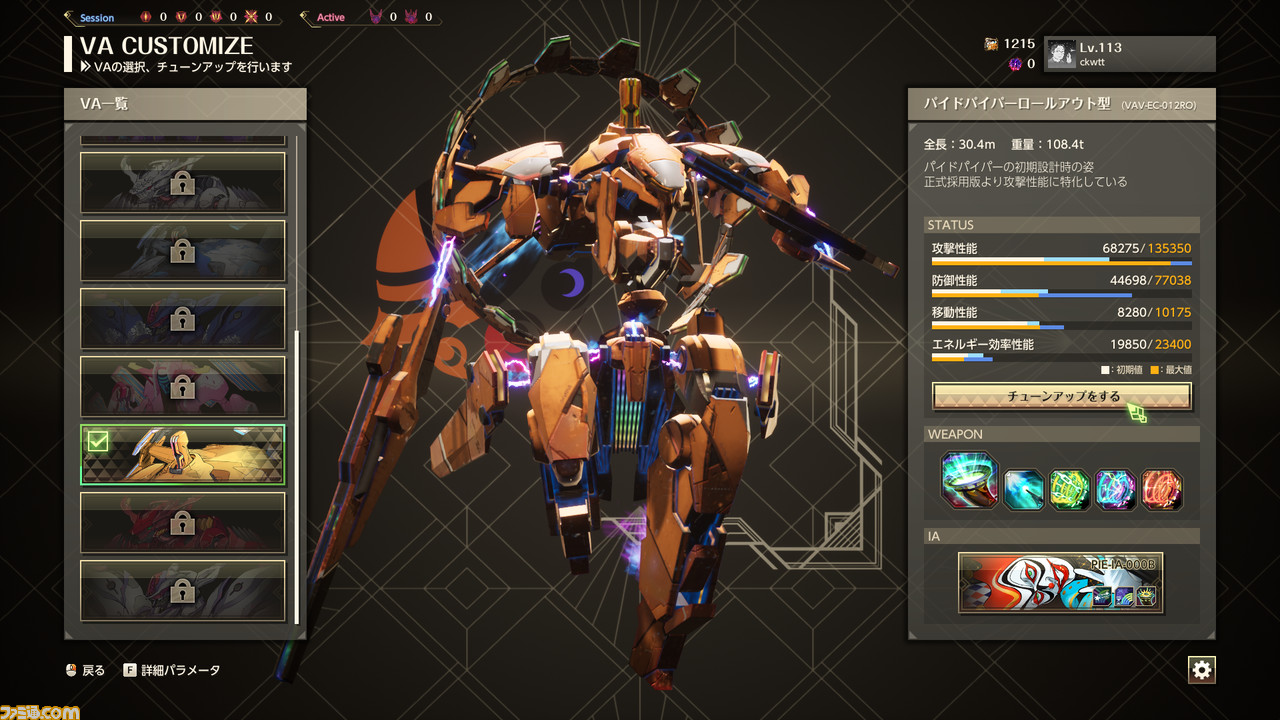Select the red-orange ring sphere weapon icon
The image size is (1280, 720).
[1162, 490]
